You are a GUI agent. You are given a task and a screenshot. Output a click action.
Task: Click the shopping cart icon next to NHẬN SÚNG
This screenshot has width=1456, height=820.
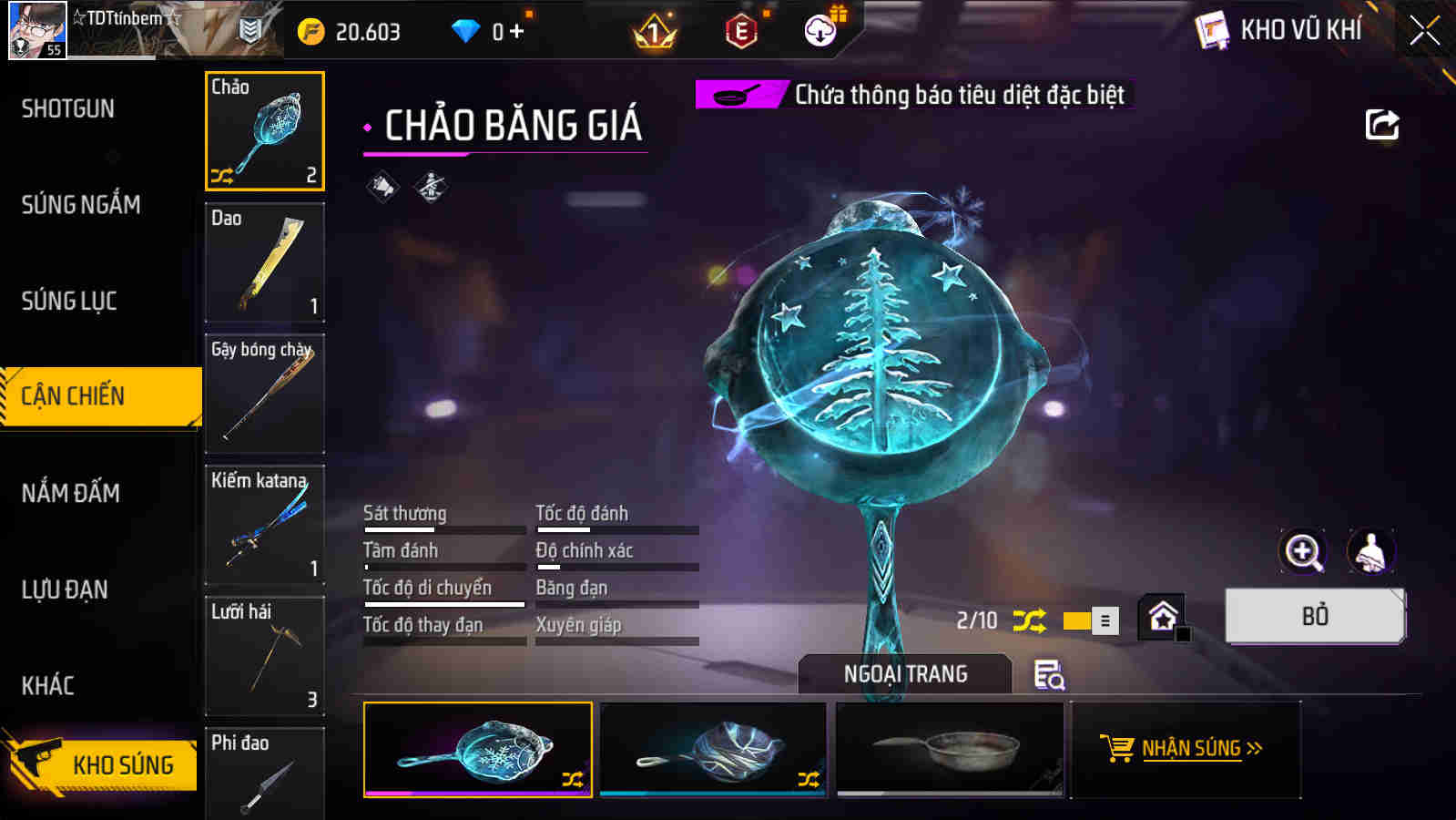(1117, 749)
